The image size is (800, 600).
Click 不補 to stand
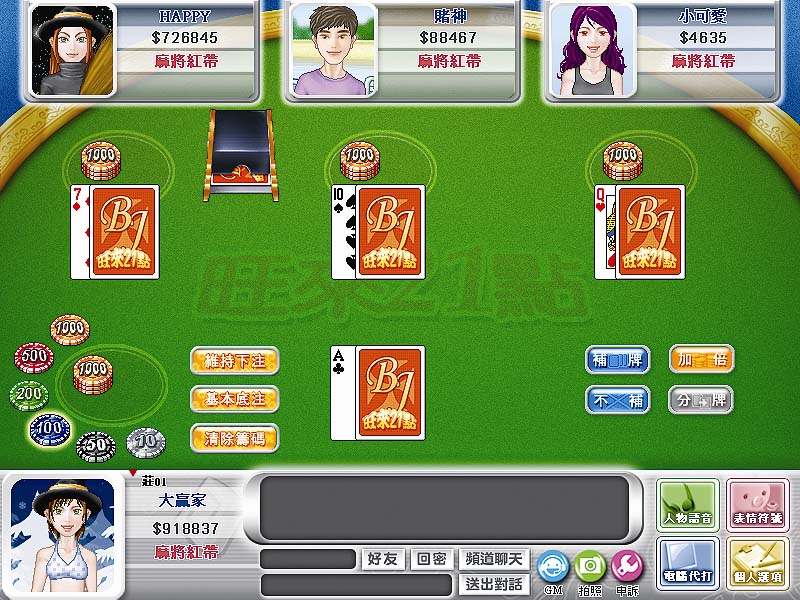617,400
